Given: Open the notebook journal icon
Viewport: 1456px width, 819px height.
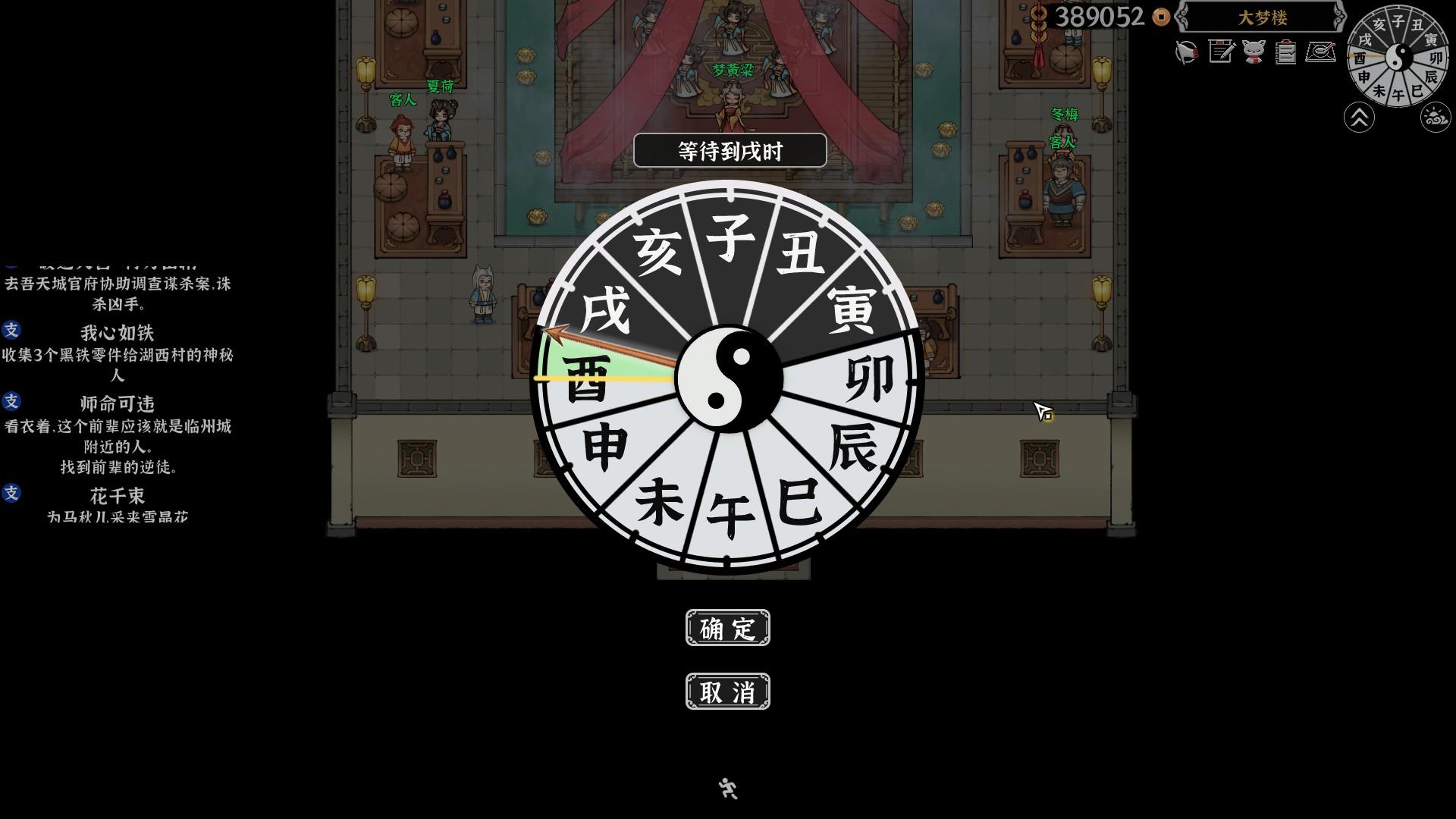Looking at the screenshot, I should 1222,52.
